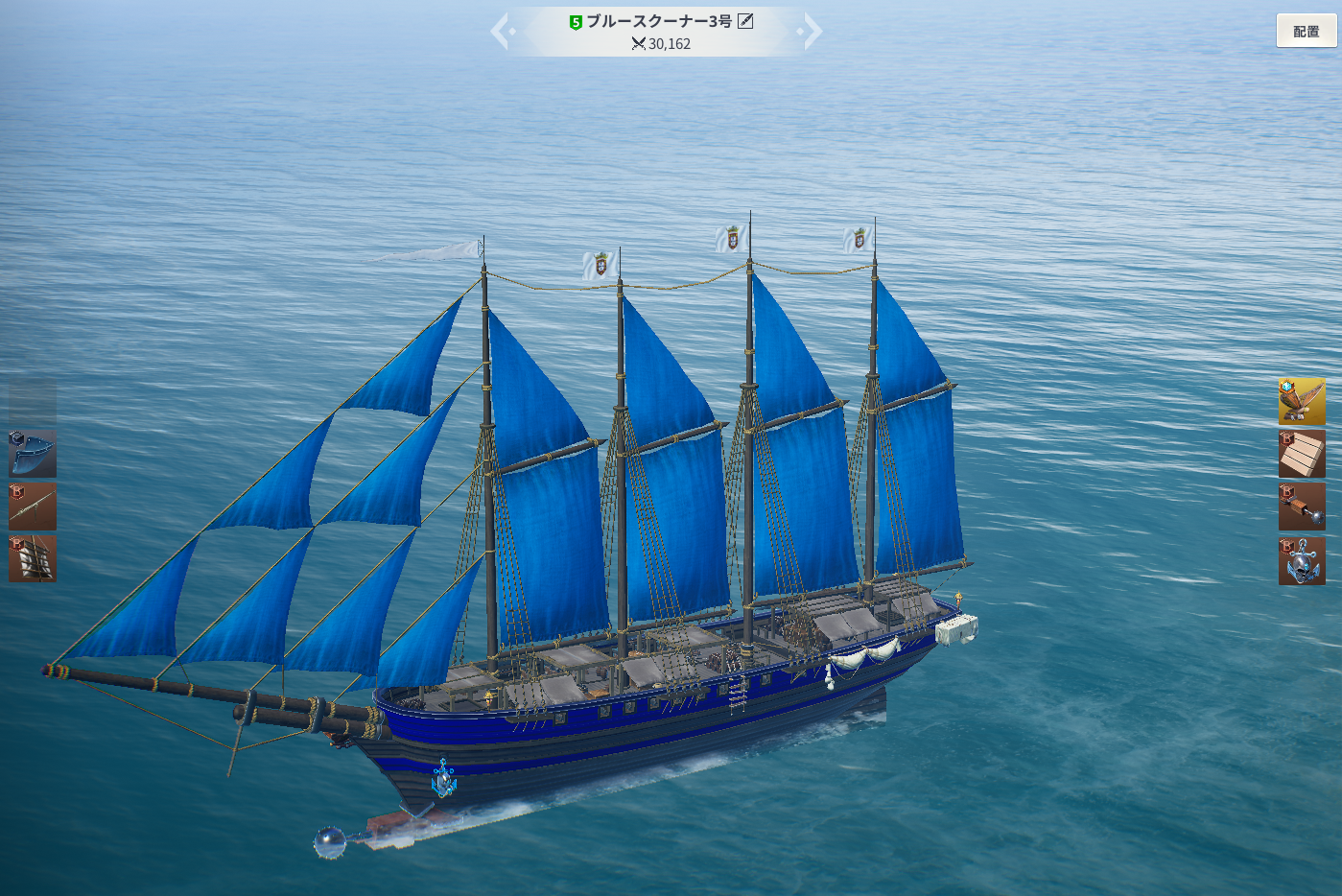This screenshot has height=896, width=1342.
Task: Switch to the previous ship with left arrow
Action: pos(501,32)
